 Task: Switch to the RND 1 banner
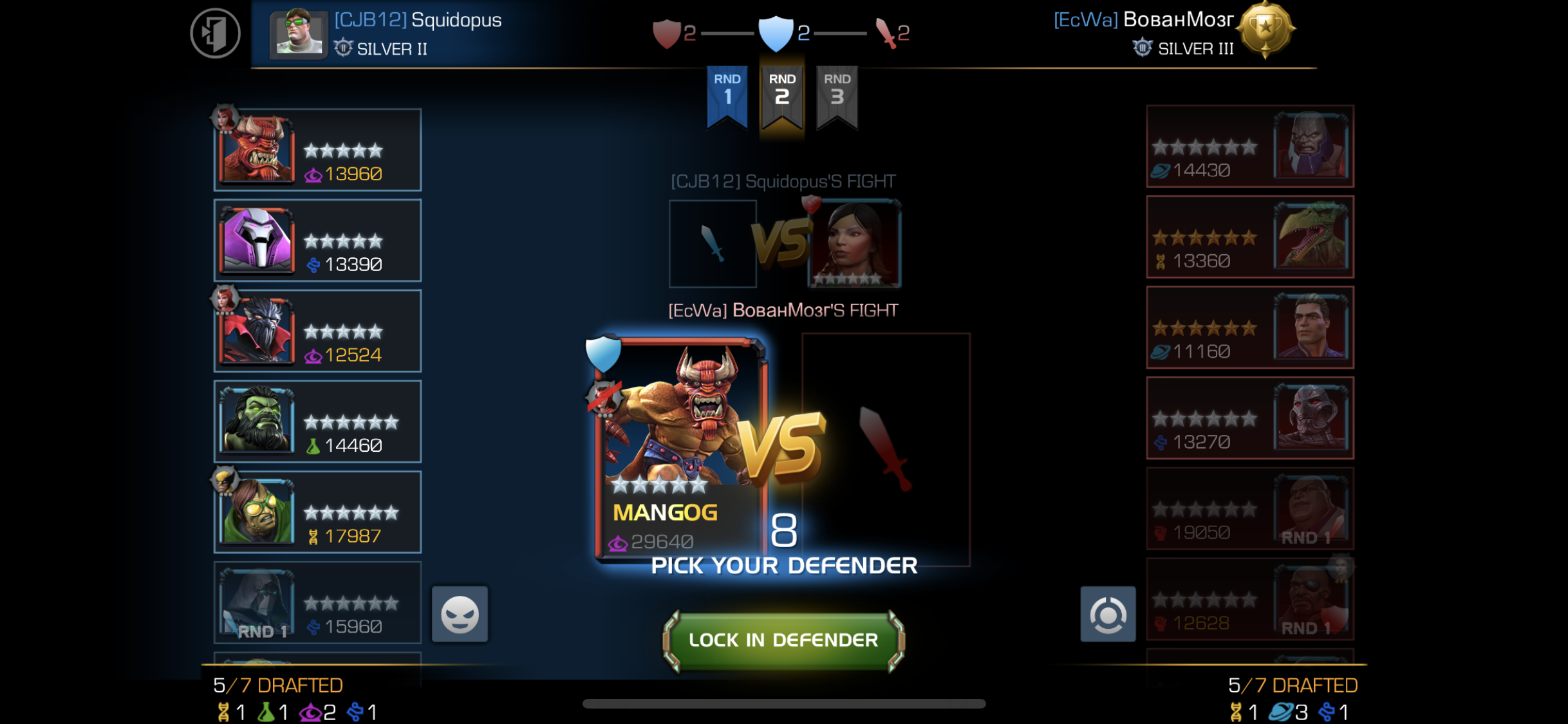[x=726, y=97]
